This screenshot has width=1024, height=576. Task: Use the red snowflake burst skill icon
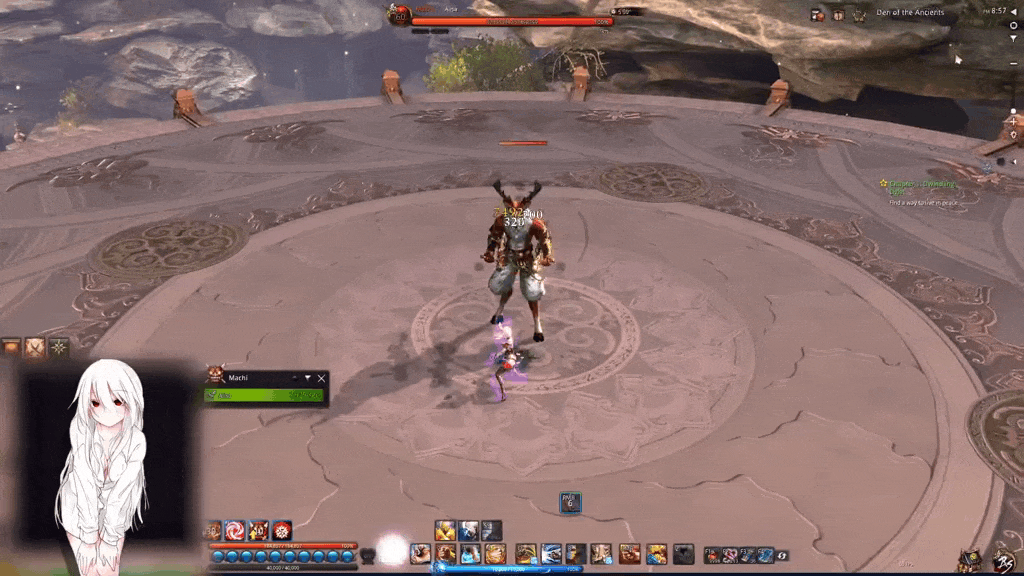(x=282, y=530)
